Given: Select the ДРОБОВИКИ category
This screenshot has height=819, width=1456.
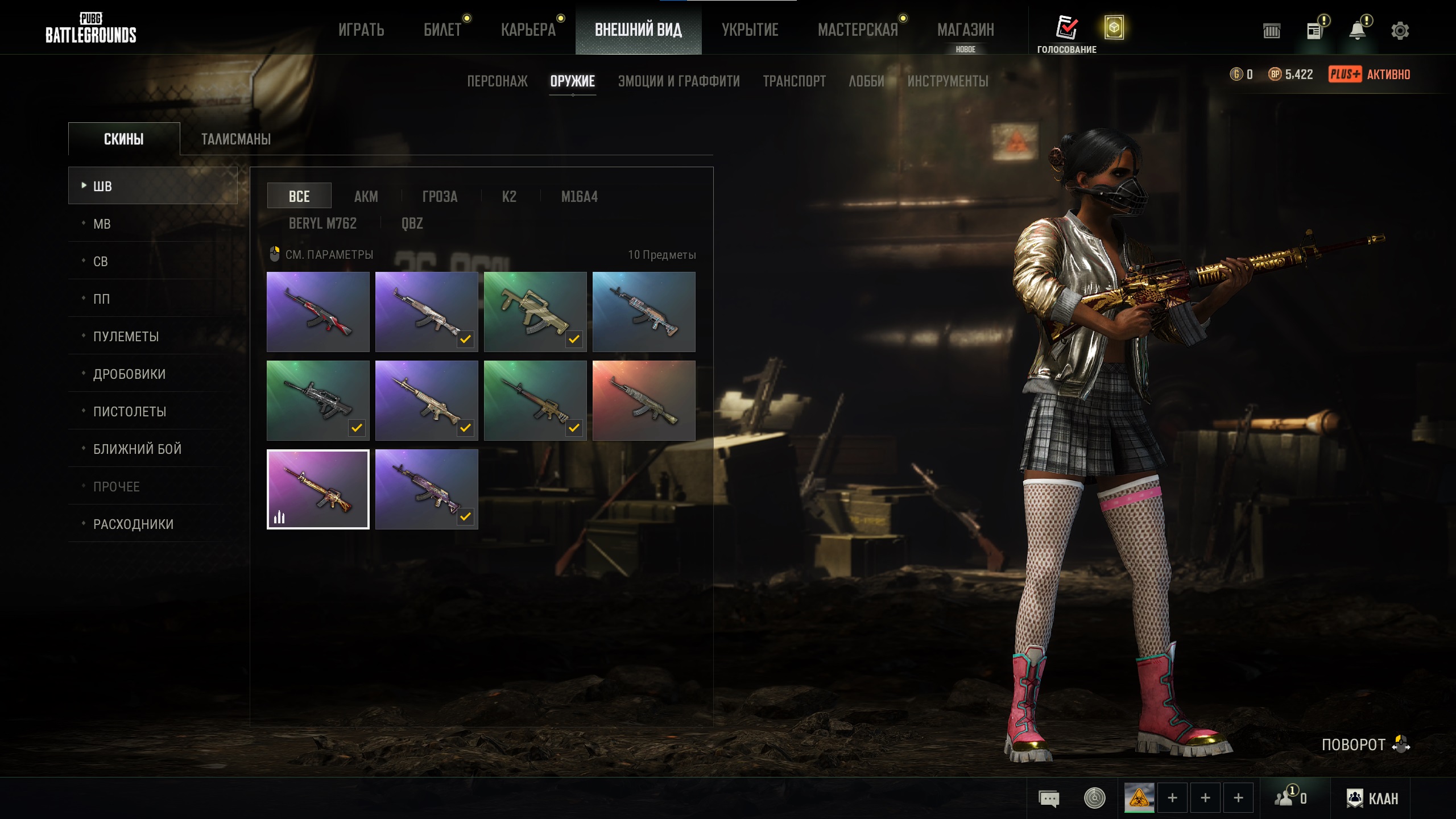Looking at the screenshot, I should [129, 374].
